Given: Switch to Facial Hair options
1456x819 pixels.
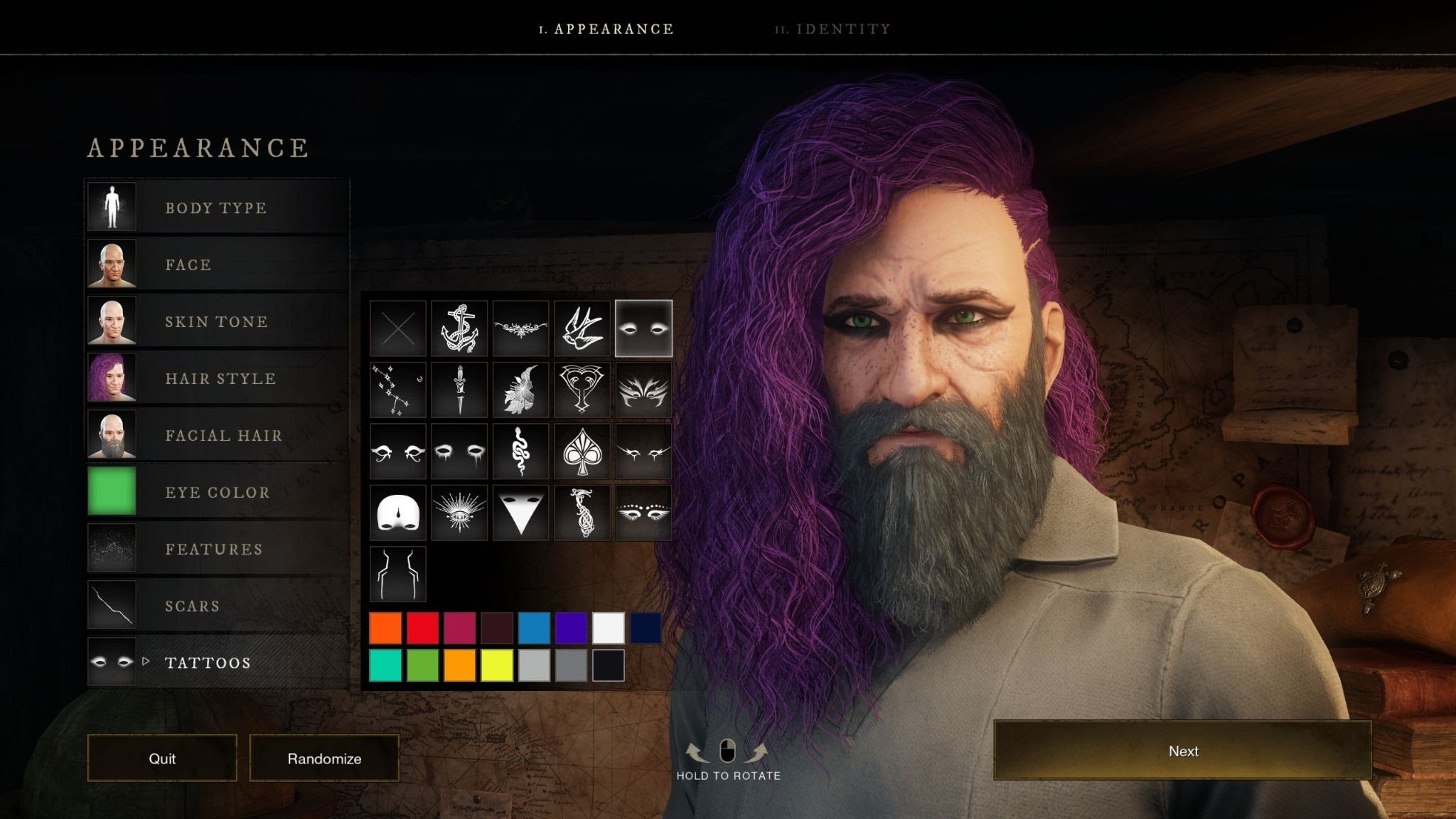Looking at the screenshot, I should click(216, 435).
